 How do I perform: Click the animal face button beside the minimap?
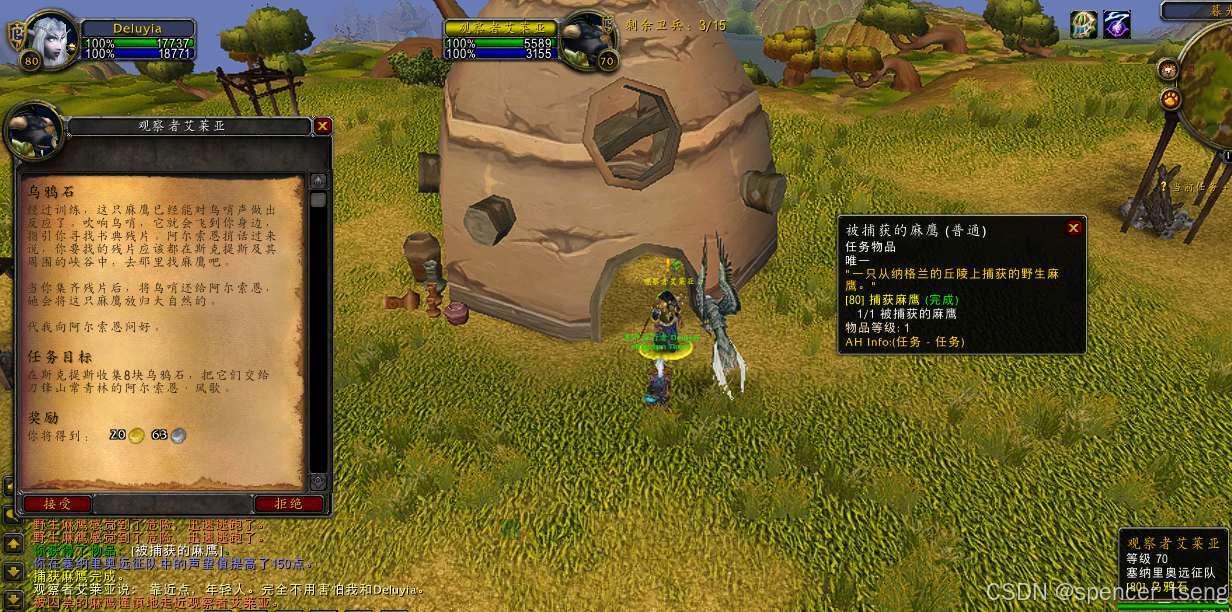click(1168, 69)
